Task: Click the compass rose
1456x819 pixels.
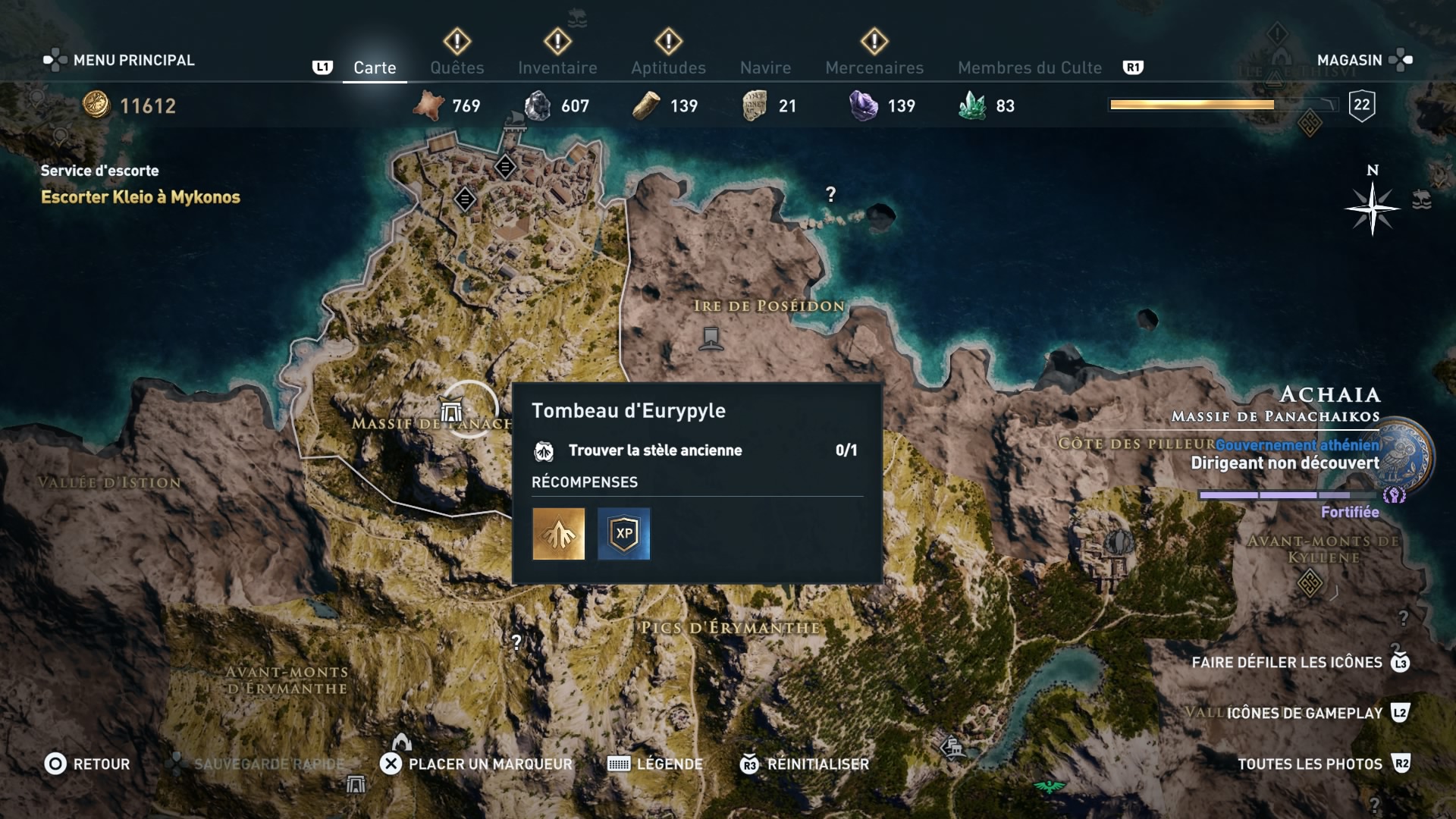Action: [x=1372, y=209]
